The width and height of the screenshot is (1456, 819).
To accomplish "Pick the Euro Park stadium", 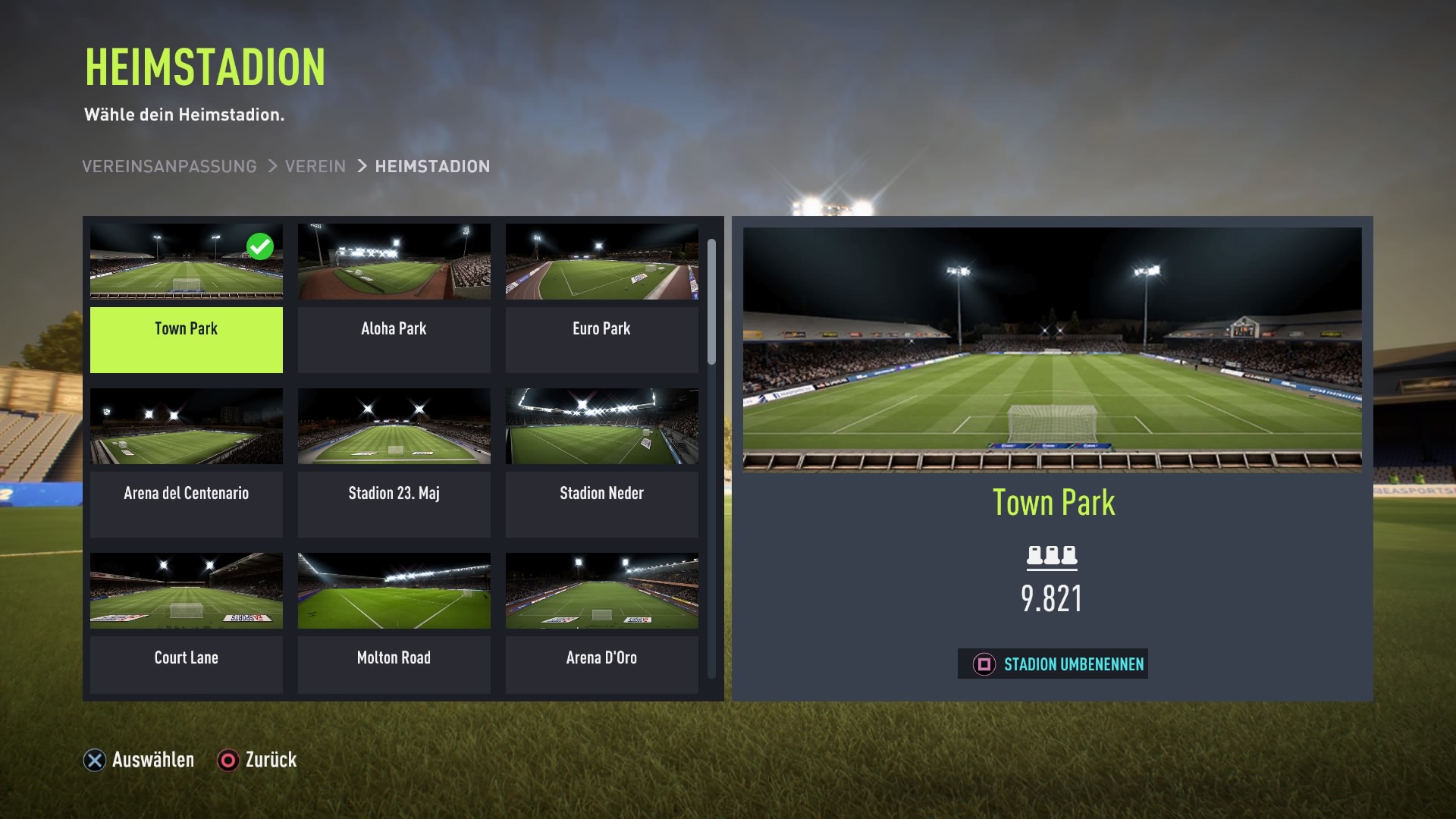I will coord(601,298).
